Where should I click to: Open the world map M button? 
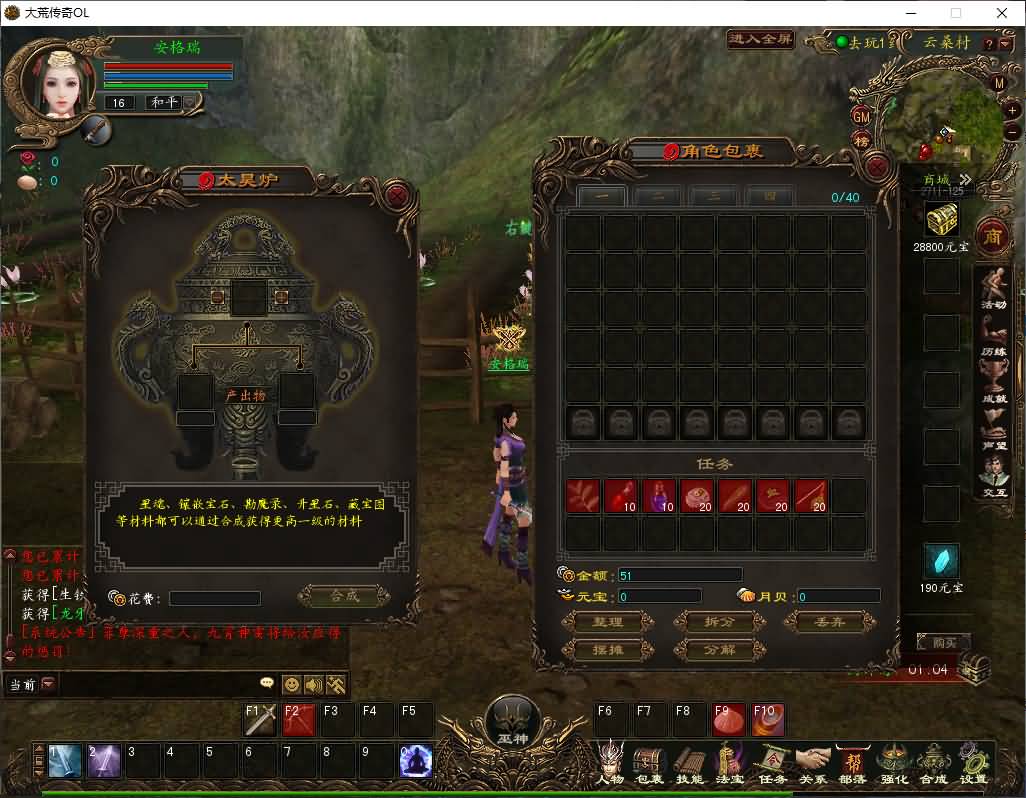tap(998, 84)
